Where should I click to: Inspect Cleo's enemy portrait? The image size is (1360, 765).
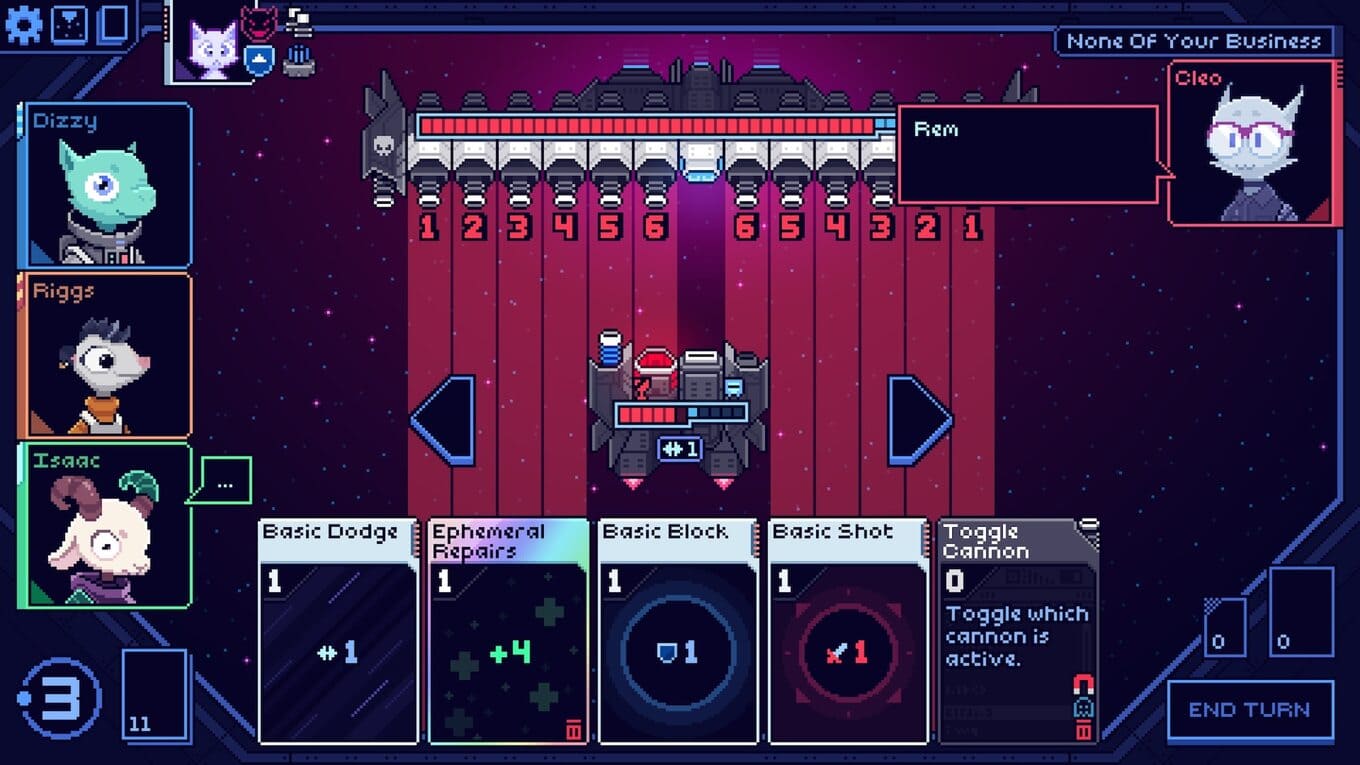[1251, 143]
